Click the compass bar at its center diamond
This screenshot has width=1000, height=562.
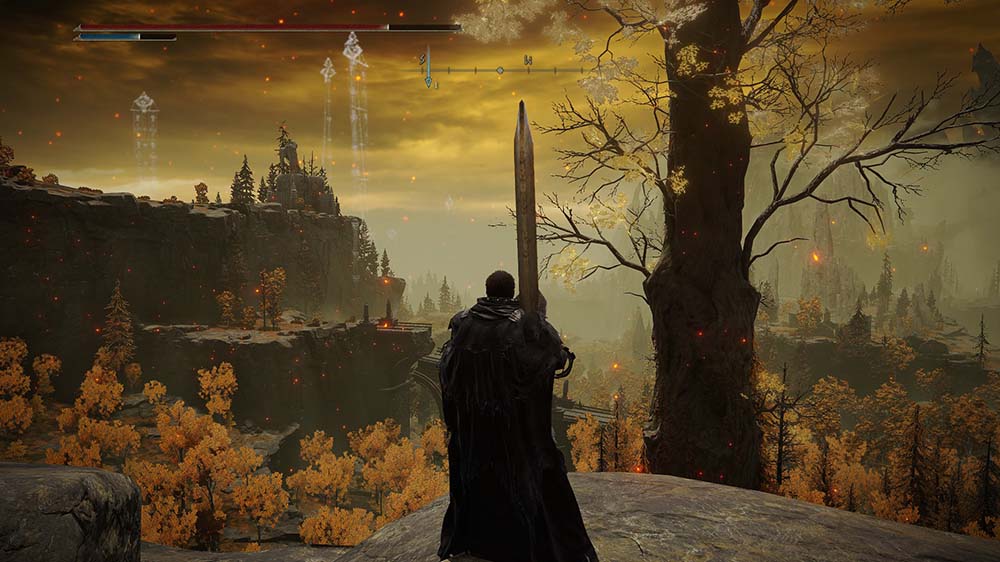(499, 70)
